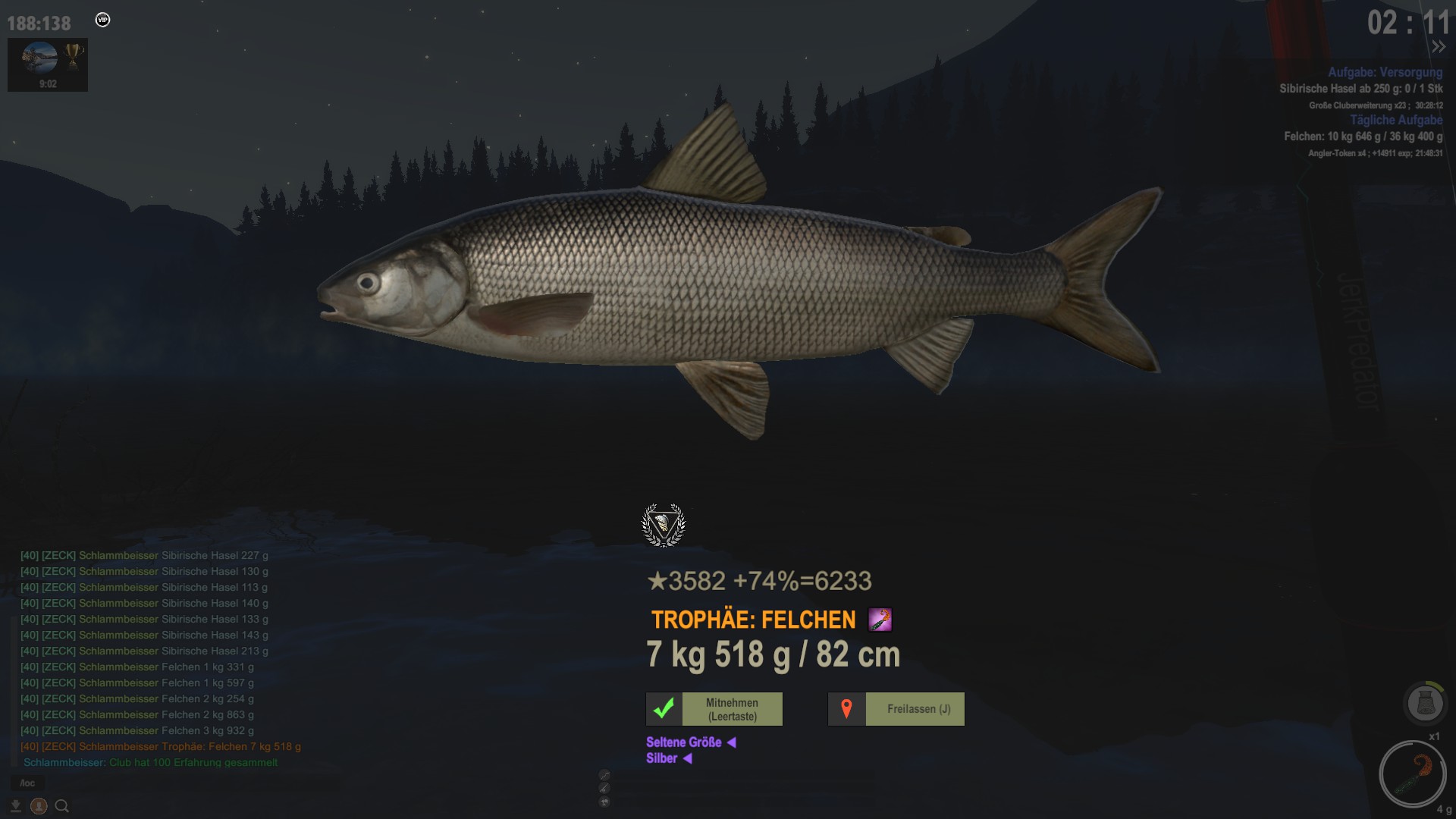Click the lure icon beside trophy name
This screenshot has width=1456, height=819.
point(880,620)
